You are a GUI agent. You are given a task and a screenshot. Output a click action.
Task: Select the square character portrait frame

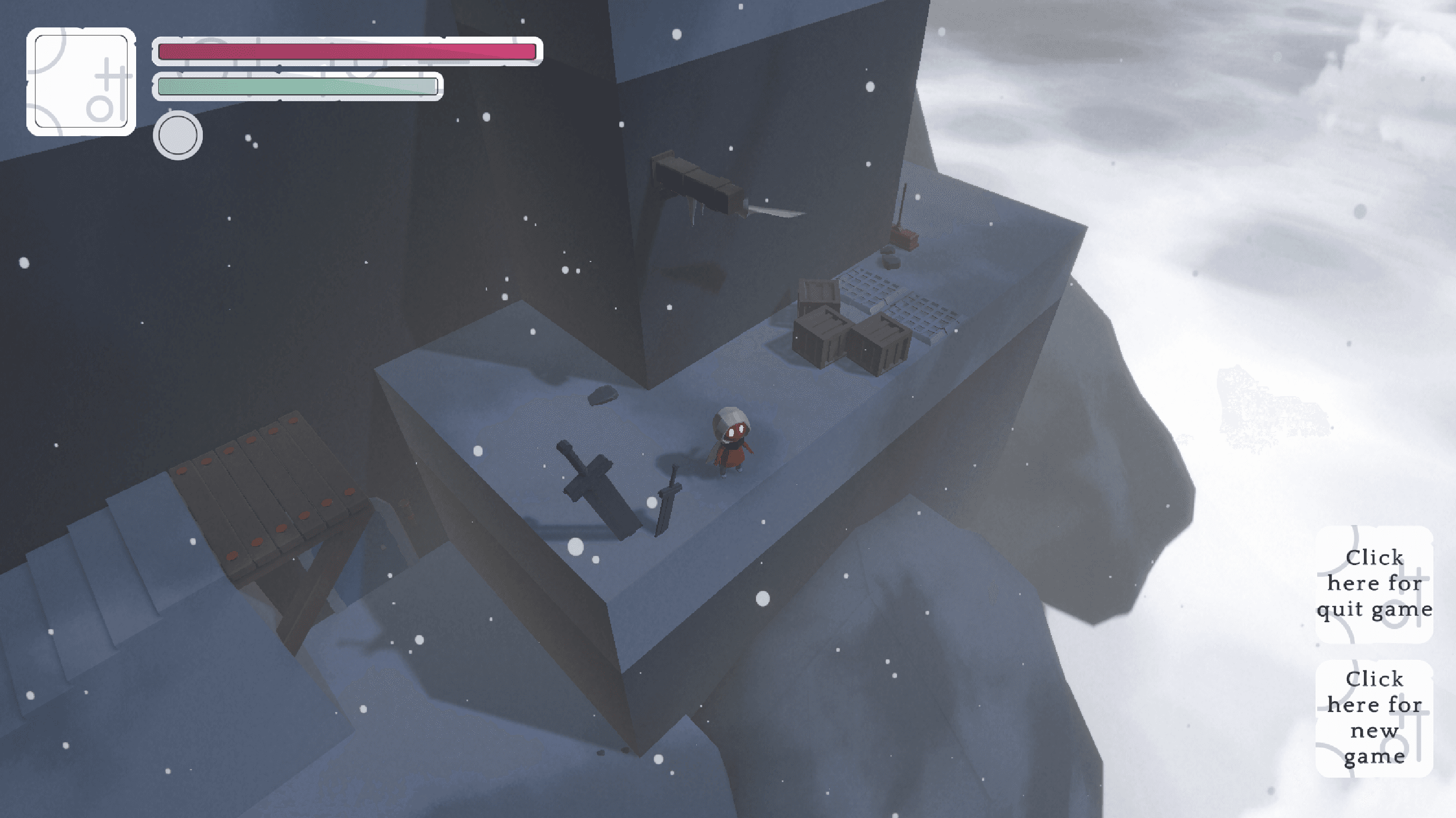81,81
